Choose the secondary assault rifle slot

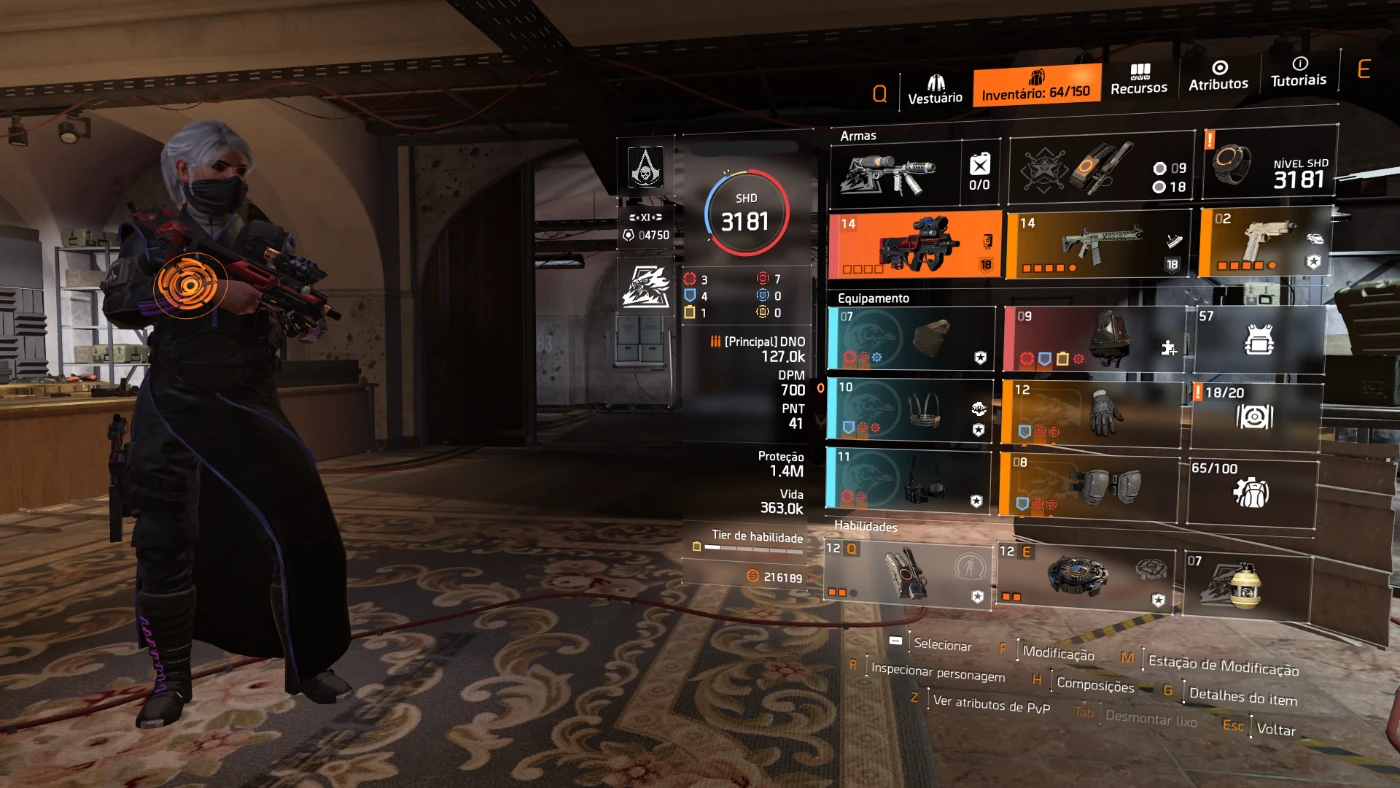[1097, 243]
